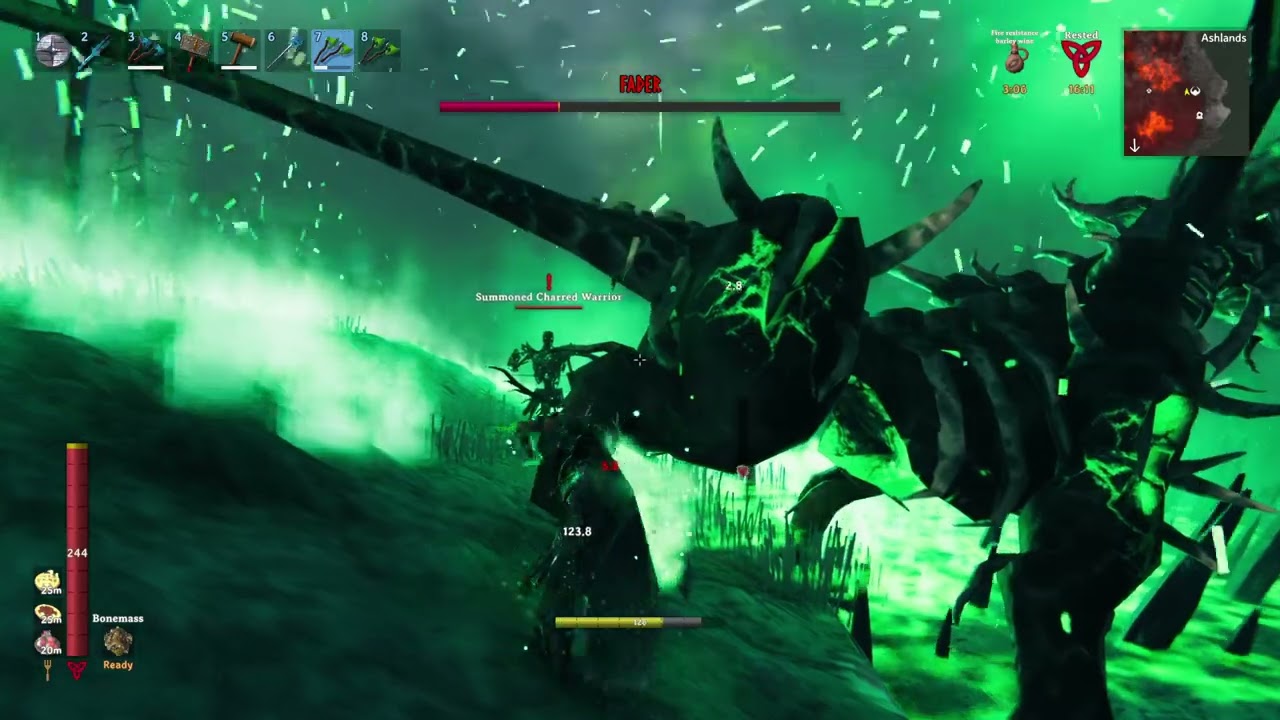Toggle the Rested status effect icon

tap(1085, 55)
